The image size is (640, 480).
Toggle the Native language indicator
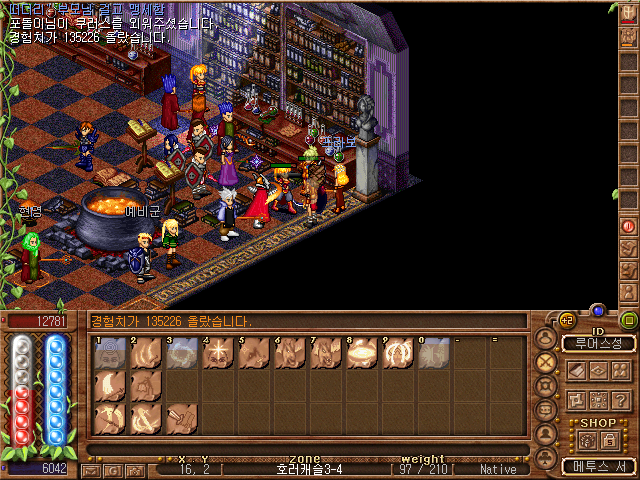(497, 469)
